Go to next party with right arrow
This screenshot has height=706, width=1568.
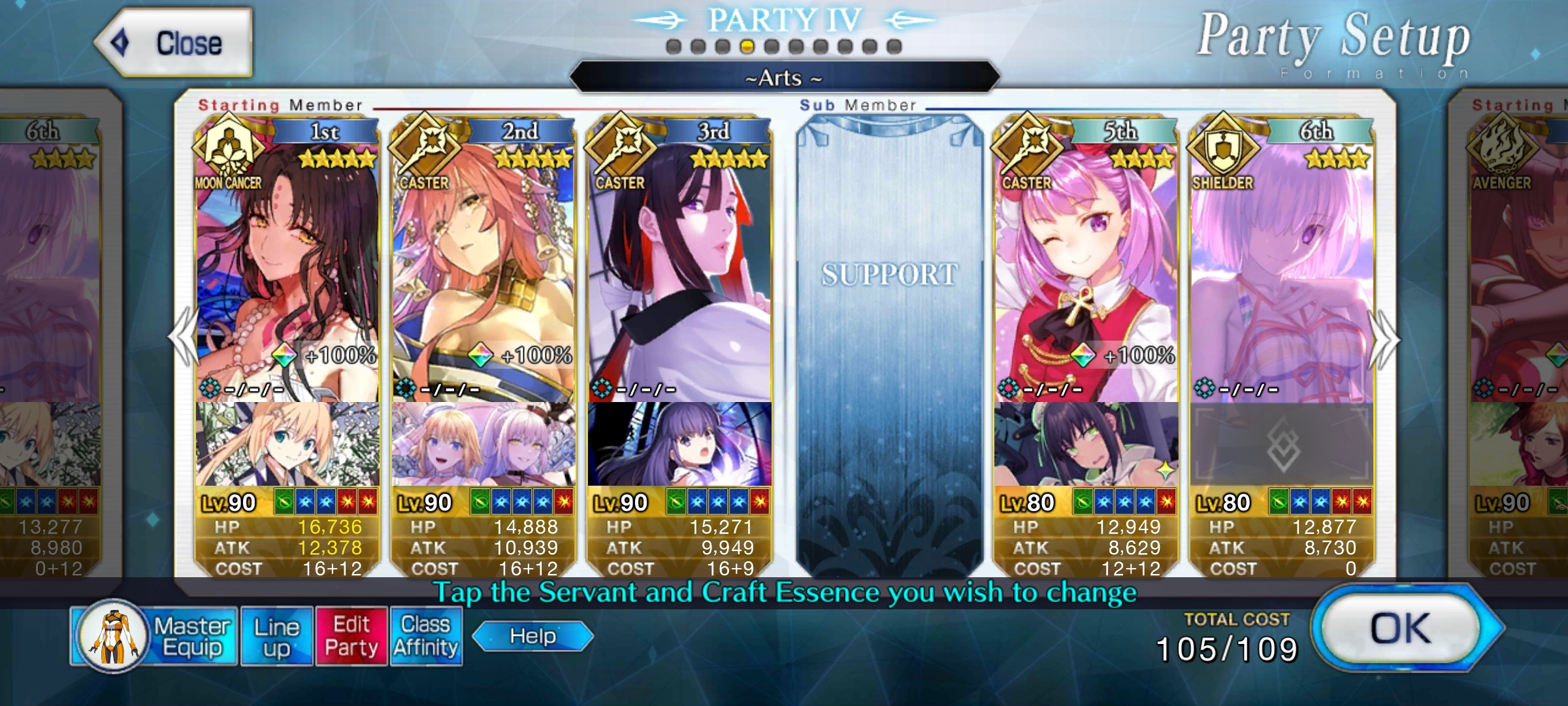[1385, 340]
